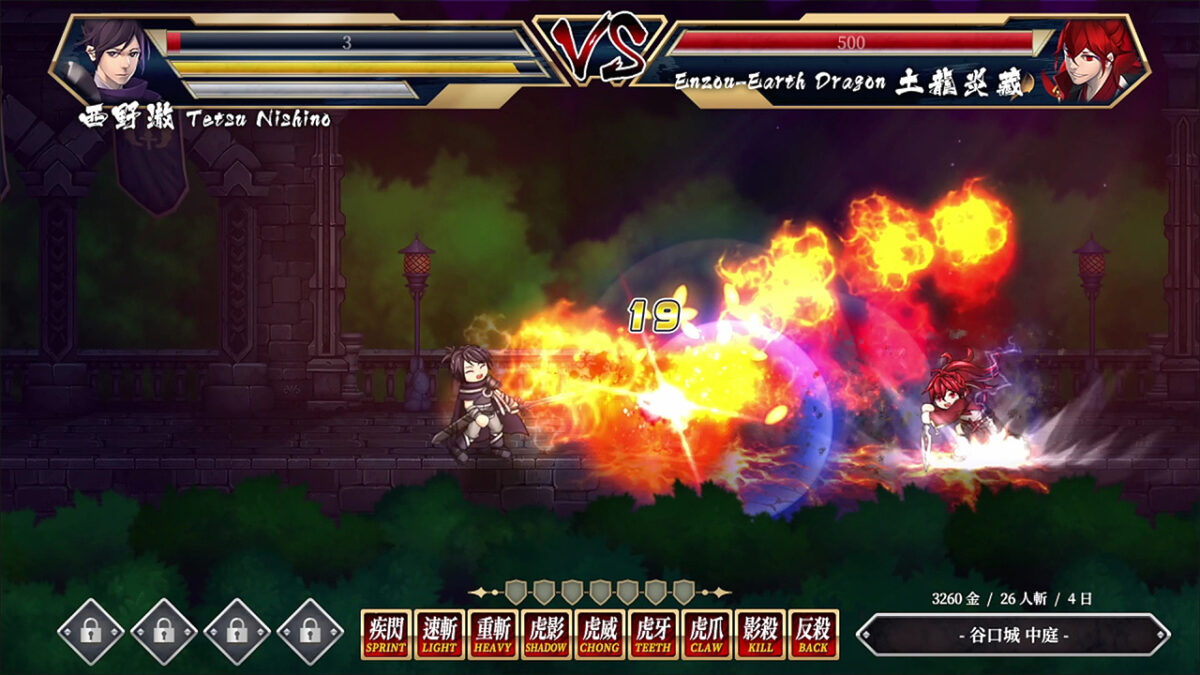Screen dimensions: 1200x675
Task: Select the 谷口城 中庭 location banner
Action: 1013,635
